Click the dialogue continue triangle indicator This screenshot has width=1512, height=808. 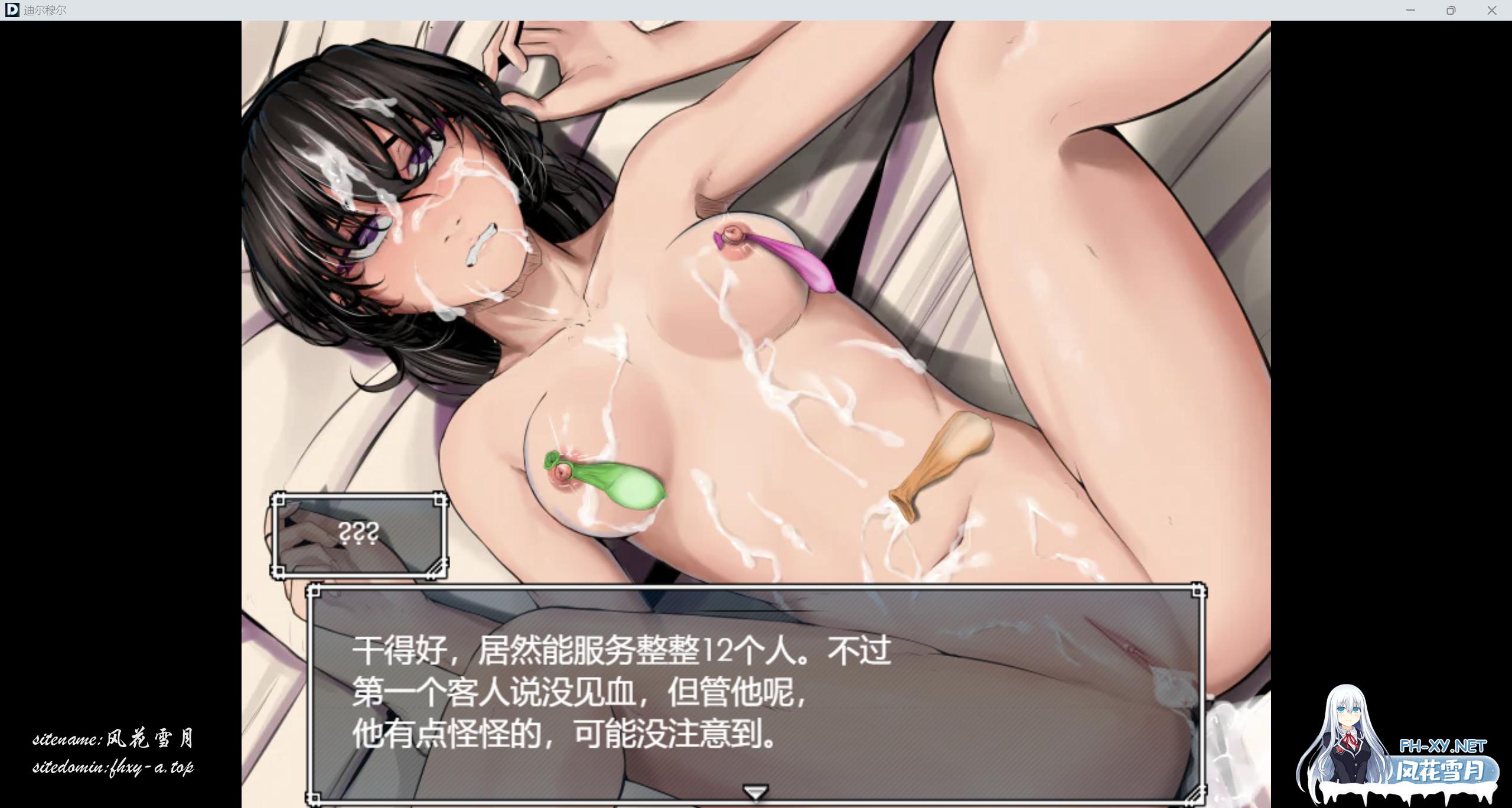click(755, 794)
